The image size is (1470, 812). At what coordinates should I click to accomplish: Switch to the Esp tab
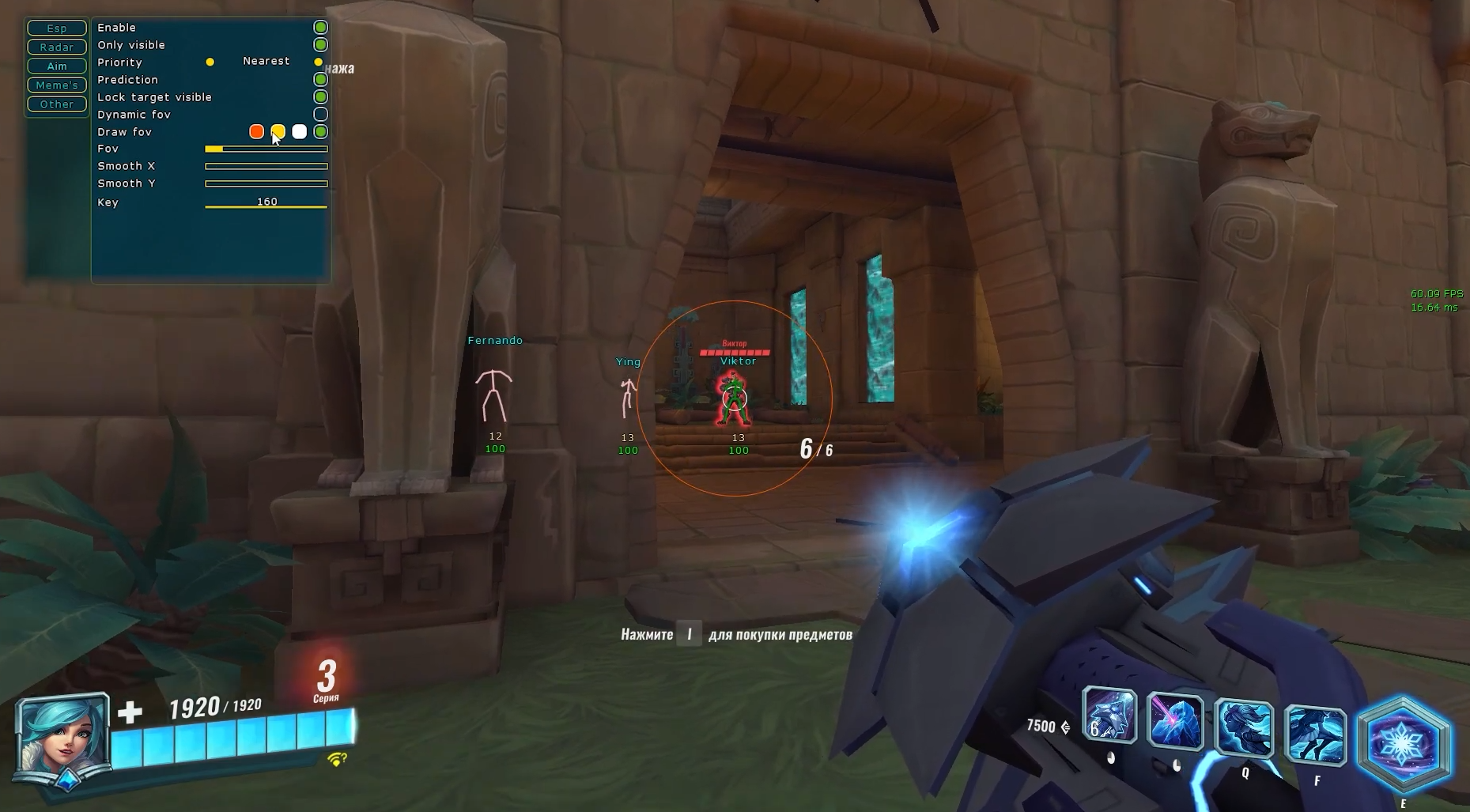pyautogui.click(x=57, y=28)
